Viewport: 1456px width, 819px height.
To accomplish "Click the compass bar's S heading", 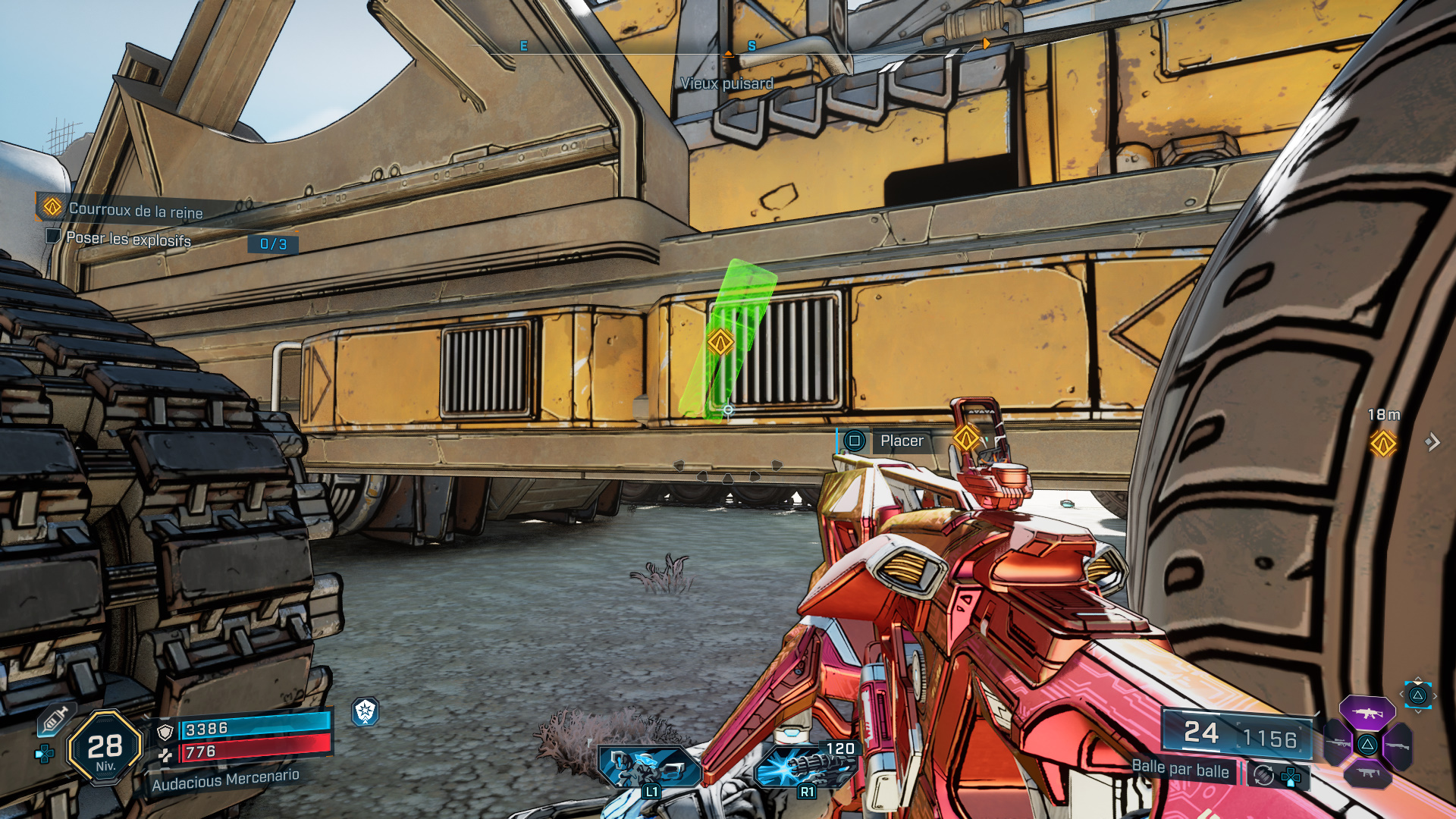I will 752,46.
